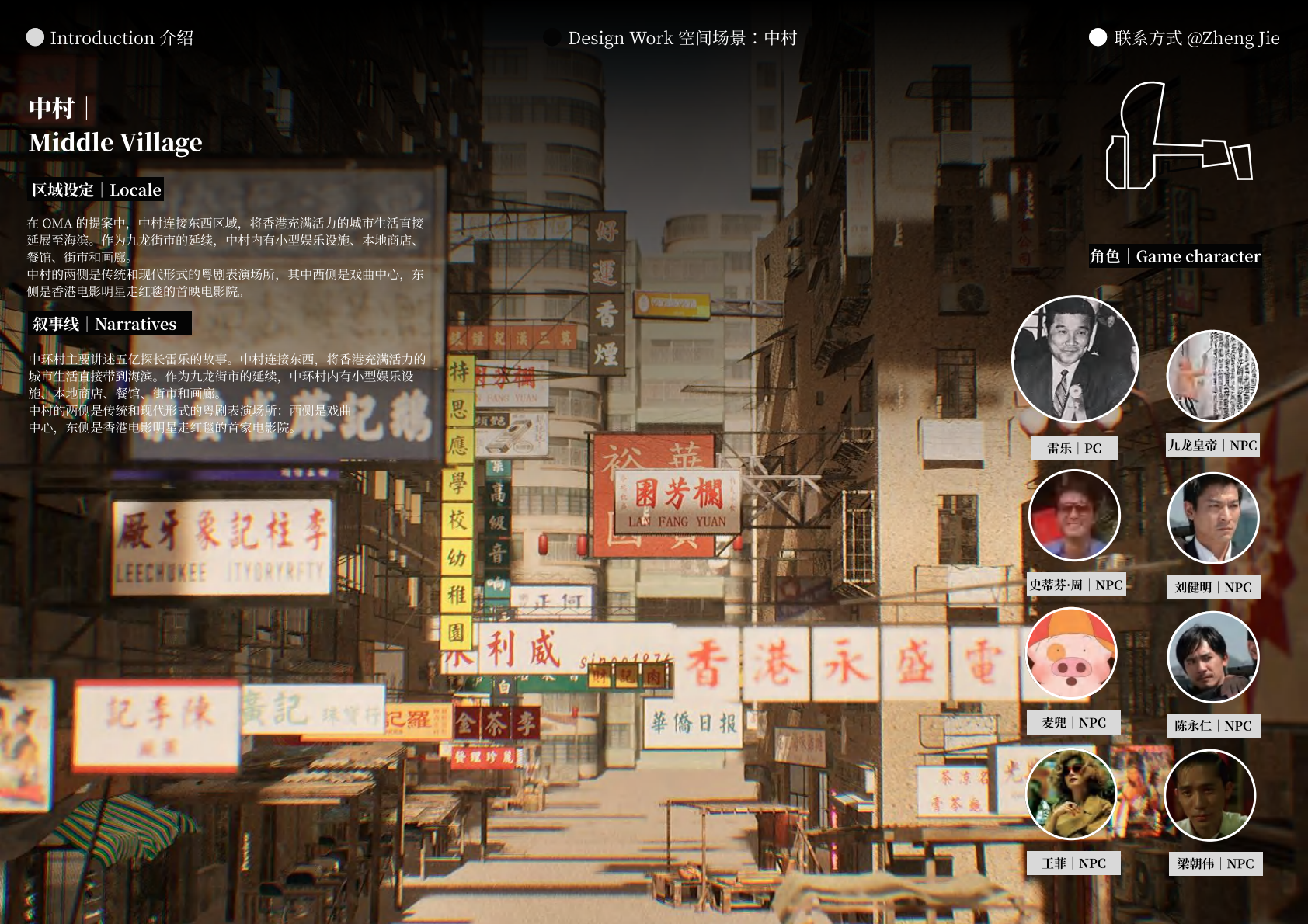Select the 刘健明 NPC portrait

pos(1212,518)
